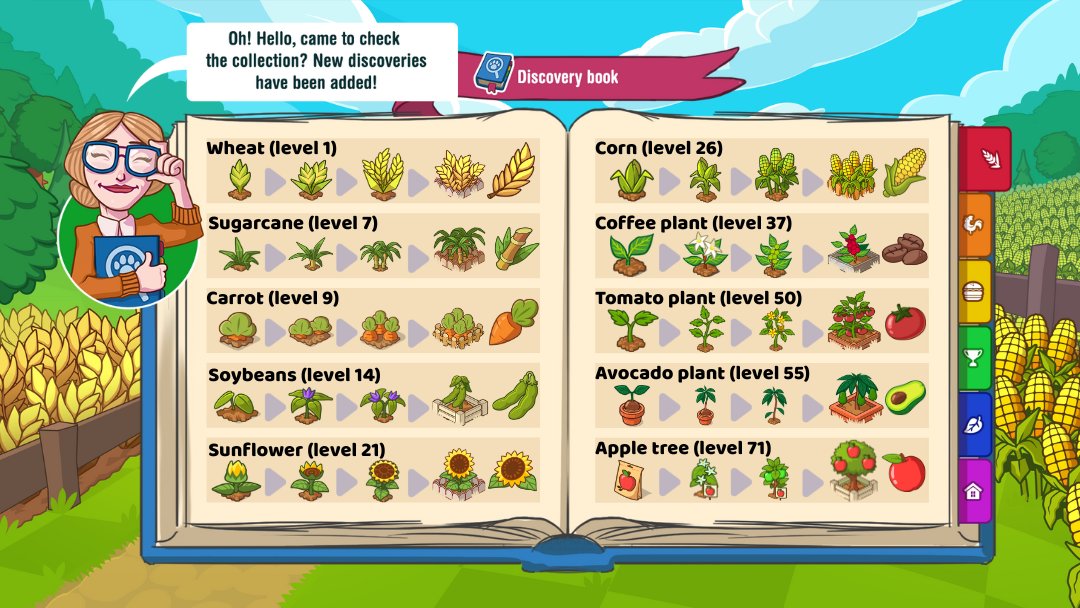The width and height of the screenshot is (1080, 608).
Task: Select the Tomato plant (level 50) entry
Action: (760, 321)
